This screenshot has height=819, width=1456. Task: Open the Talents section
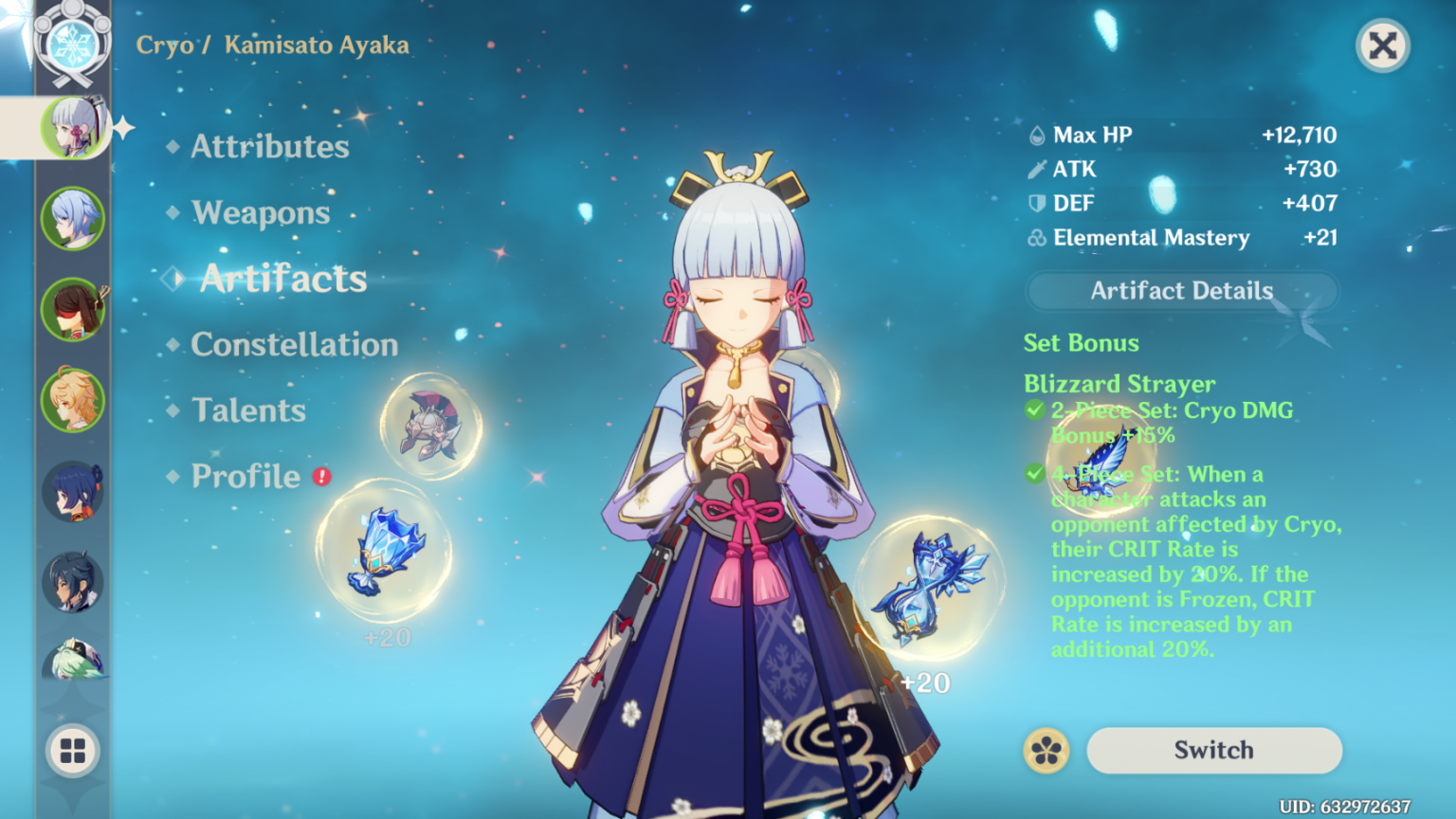[x=248, y=410]
